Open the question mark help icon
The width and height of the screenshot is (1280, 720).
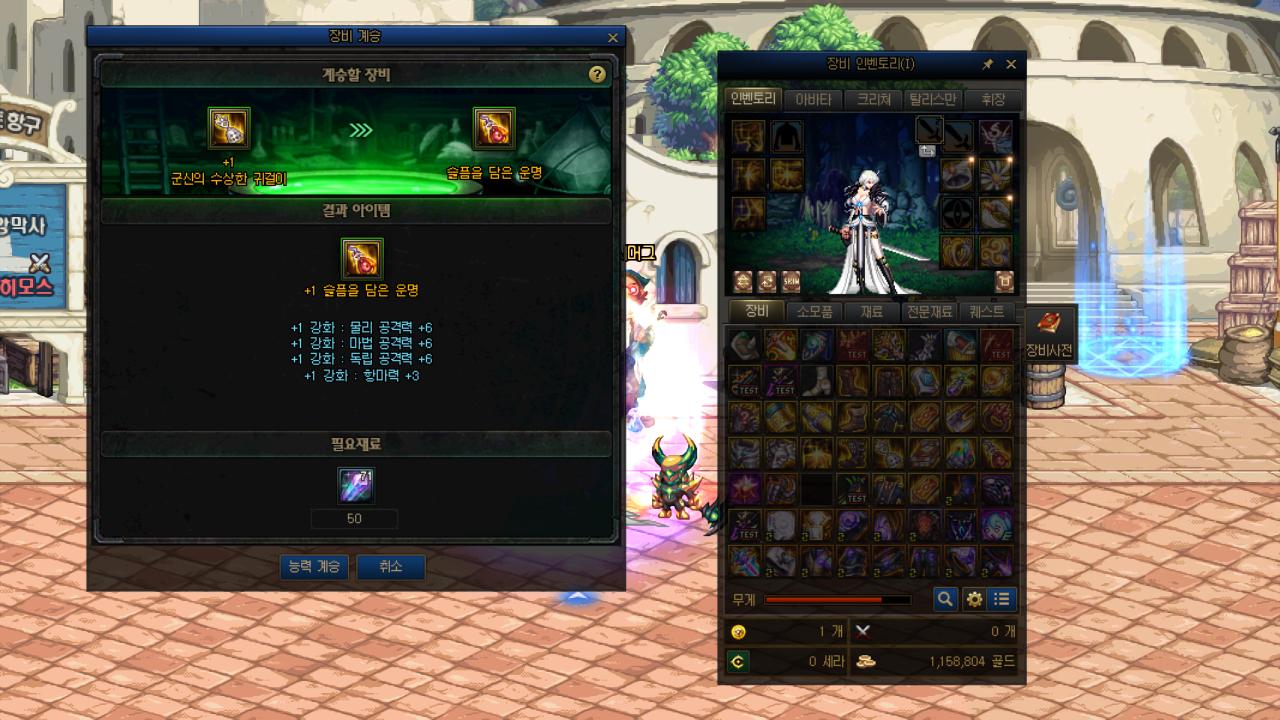click(597, 75)
